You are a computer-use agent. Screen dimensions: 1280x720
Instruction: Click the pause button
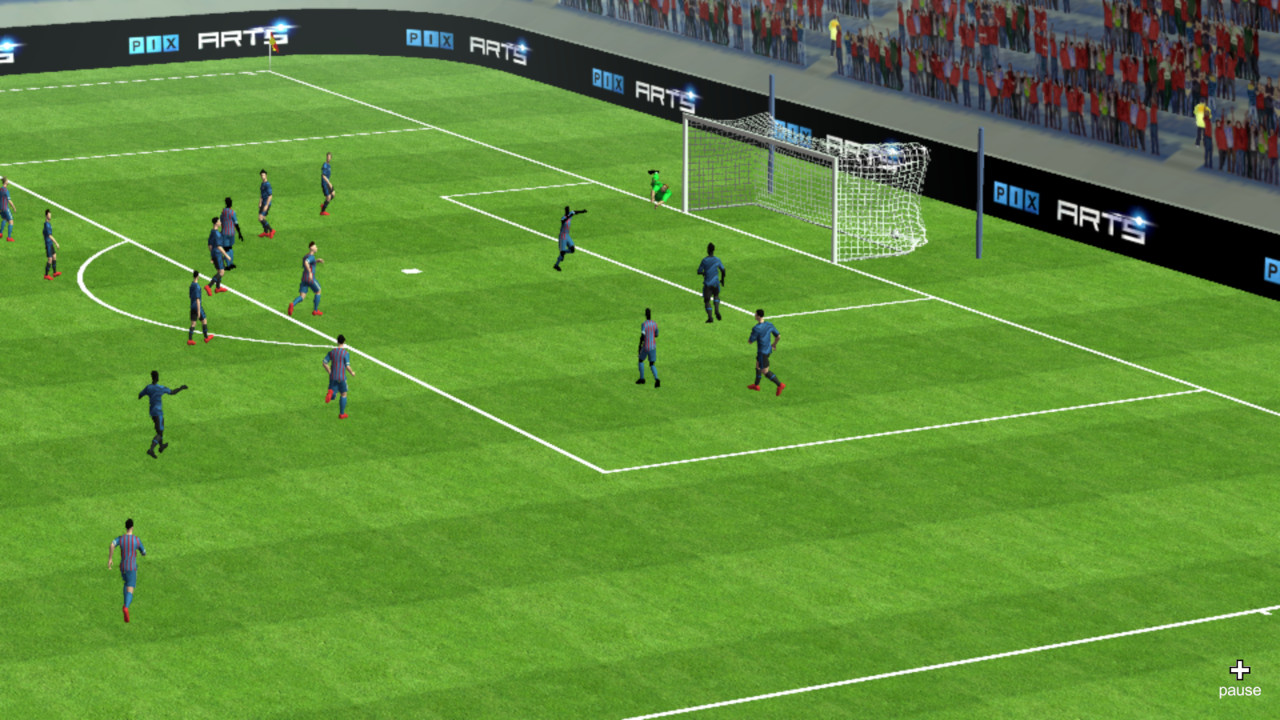[x=1239, y=689]
